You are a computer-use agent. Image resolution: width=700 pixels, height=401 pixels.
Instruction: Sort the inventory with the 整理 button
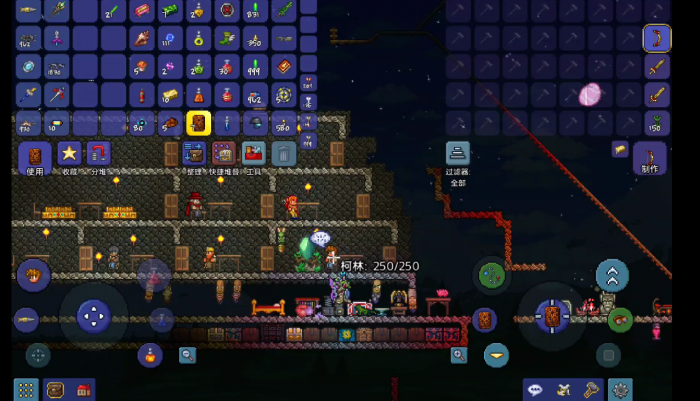click(194, 155)
